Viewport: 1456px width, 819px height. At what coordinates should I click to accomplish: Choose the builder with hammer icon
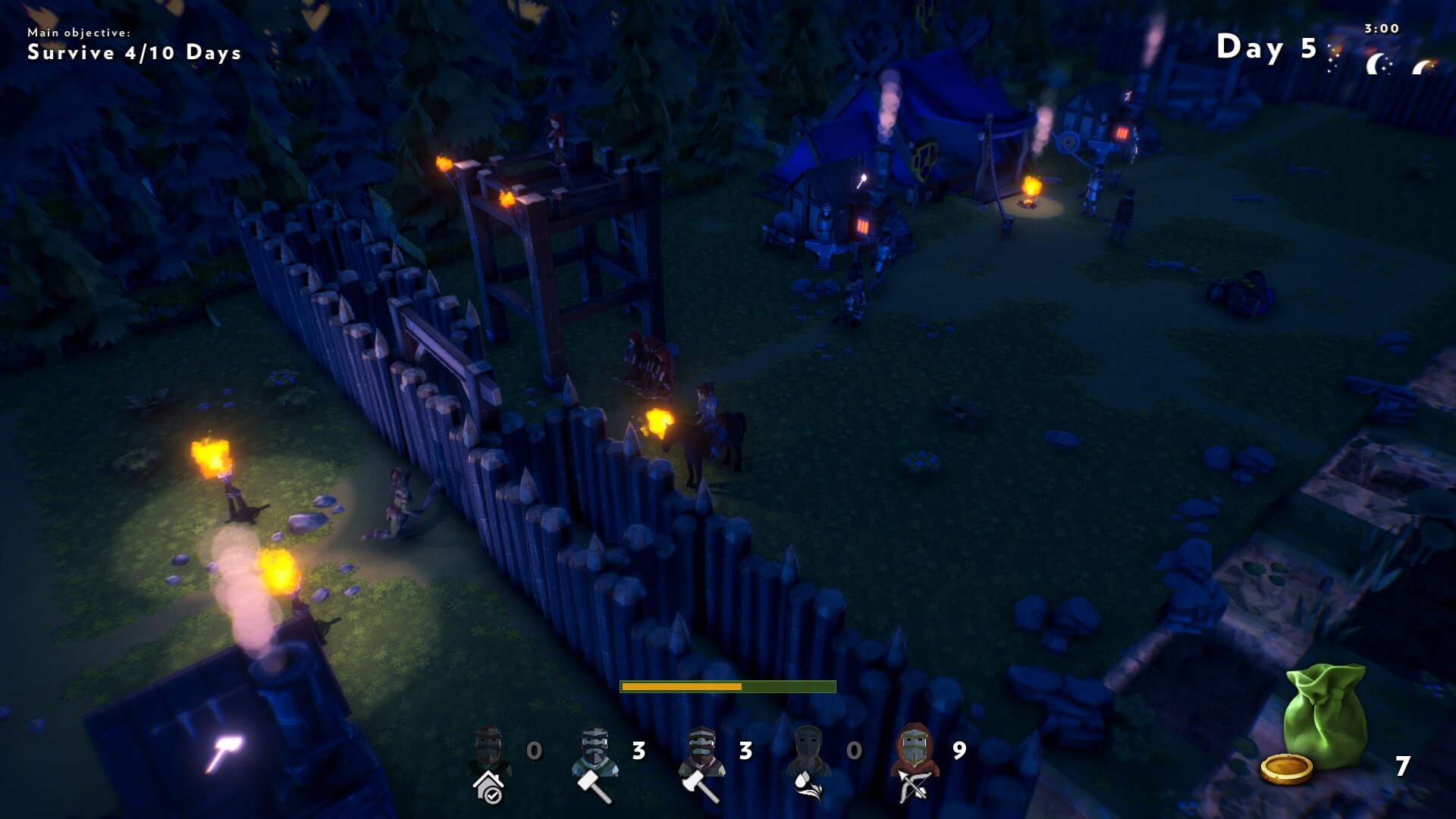pos(595,762)
